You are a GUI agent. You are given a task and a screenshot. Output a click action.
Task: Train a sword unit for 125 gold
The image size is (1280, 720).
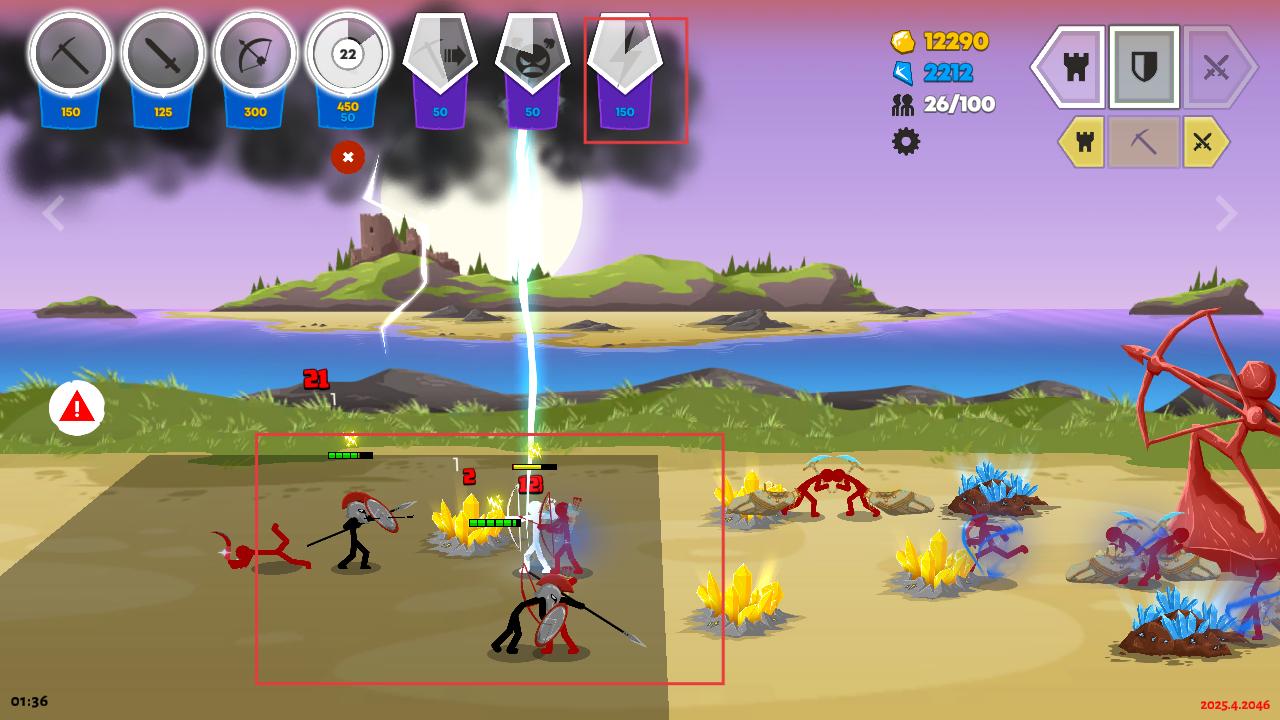point(163,55)
